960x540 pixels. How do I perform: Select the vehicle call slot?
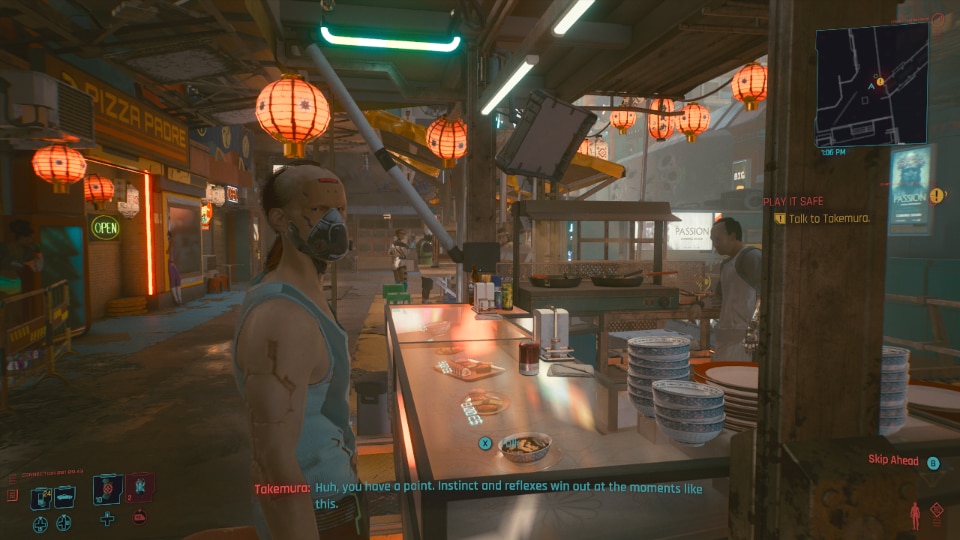(x=64, y=497)
